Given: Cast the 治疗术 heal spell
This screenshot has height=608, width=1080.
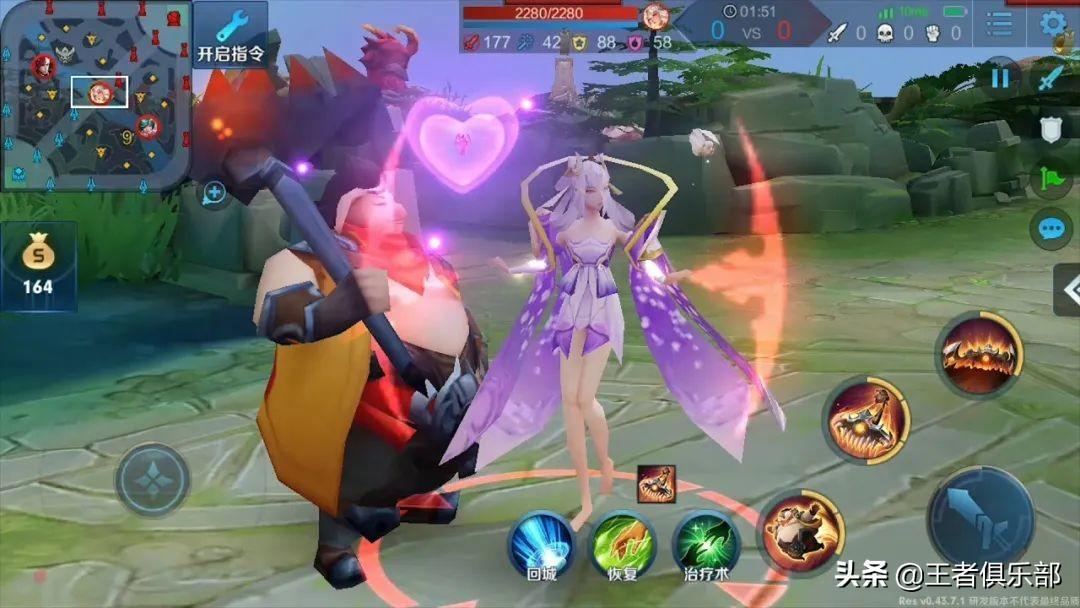Looking at the screenshot, I should pyautogui.click(x=705, y=543).
